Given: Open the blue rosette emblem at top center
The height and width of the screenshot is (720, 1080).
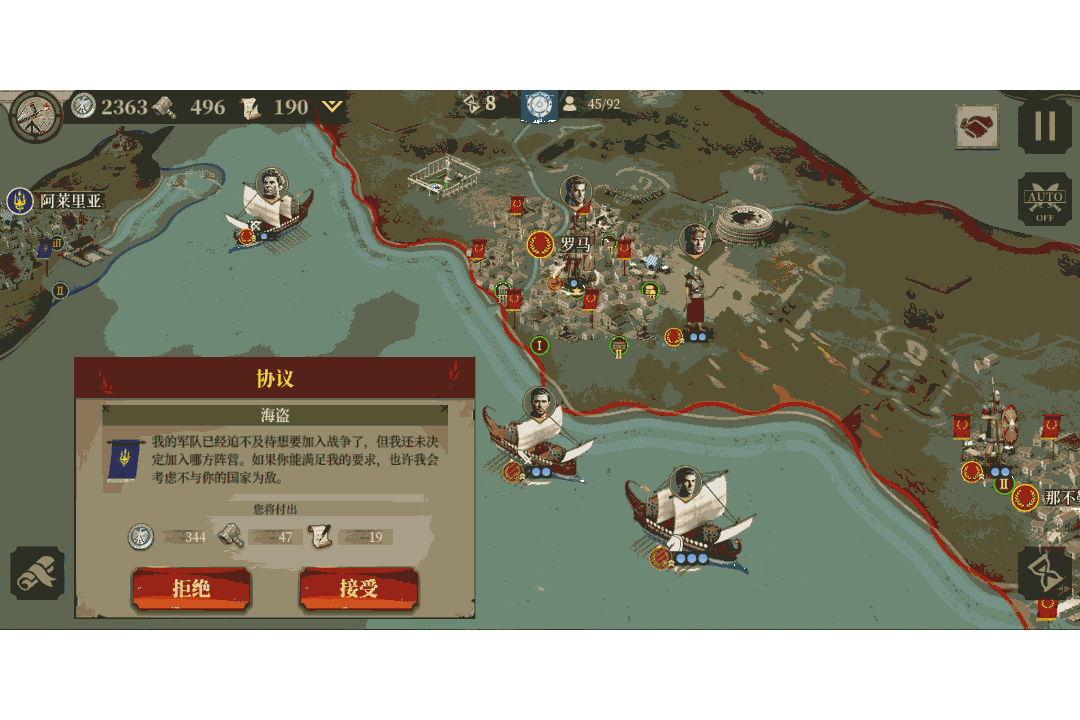Looking at the screenshot, I should click(x=538, y=104).
